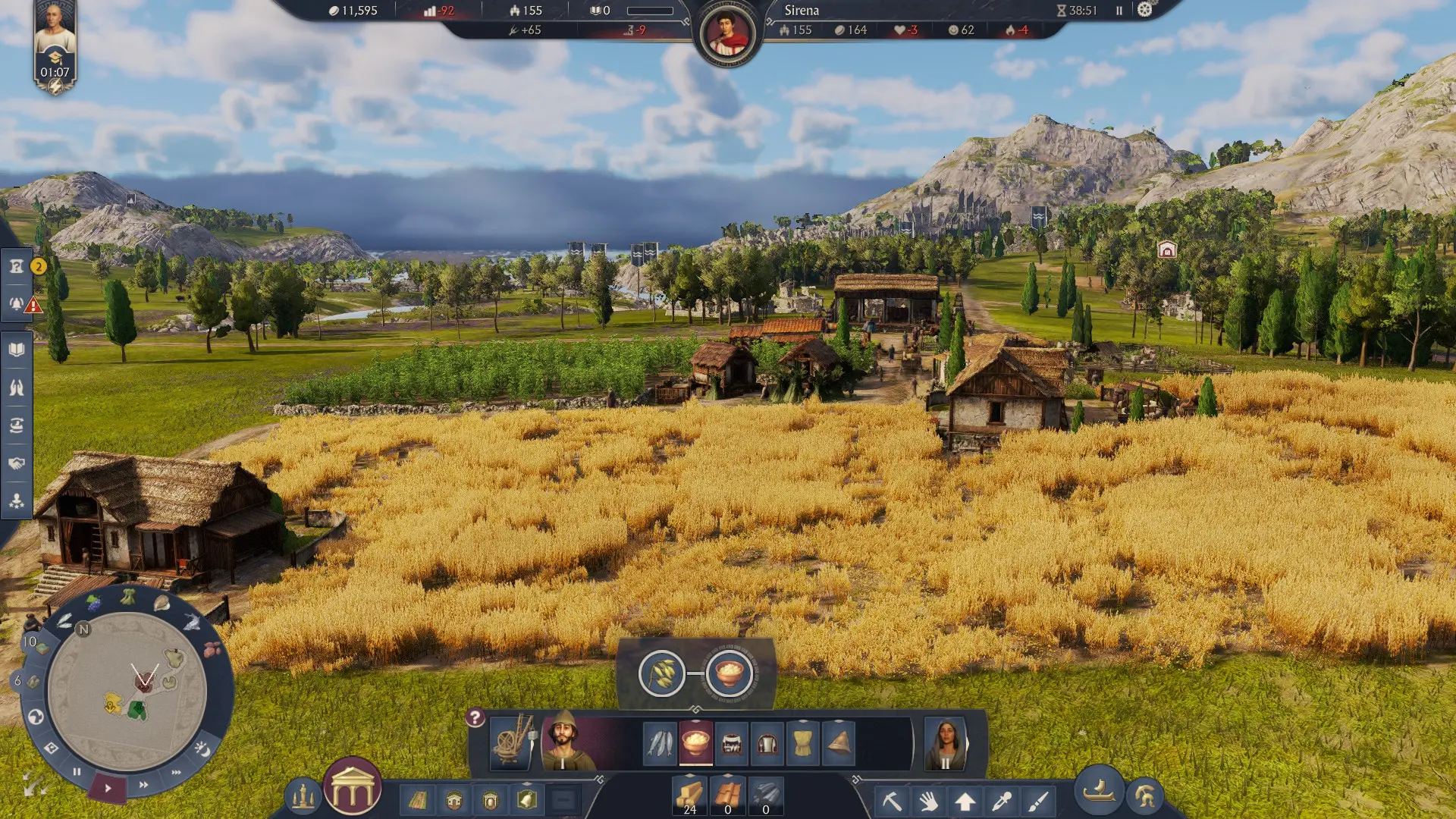The image size is (1456, 819).
Task: Switch to the tier II woman portrait
Action: pyautogui.click(x=946, y=741)
